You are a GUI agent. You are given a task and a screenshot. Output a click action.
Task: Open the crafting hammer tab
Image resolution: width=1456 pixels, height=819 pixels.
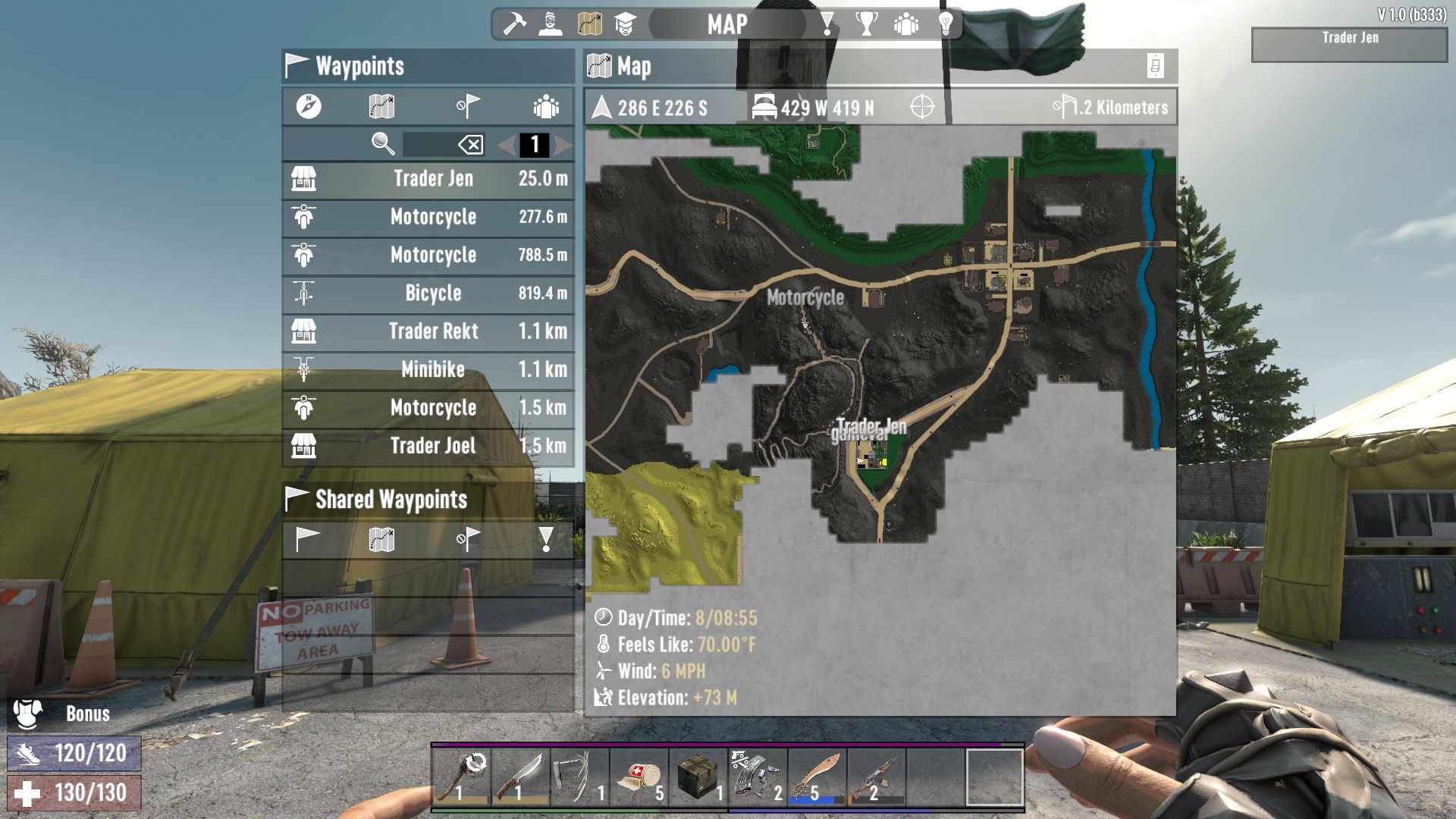515,24
